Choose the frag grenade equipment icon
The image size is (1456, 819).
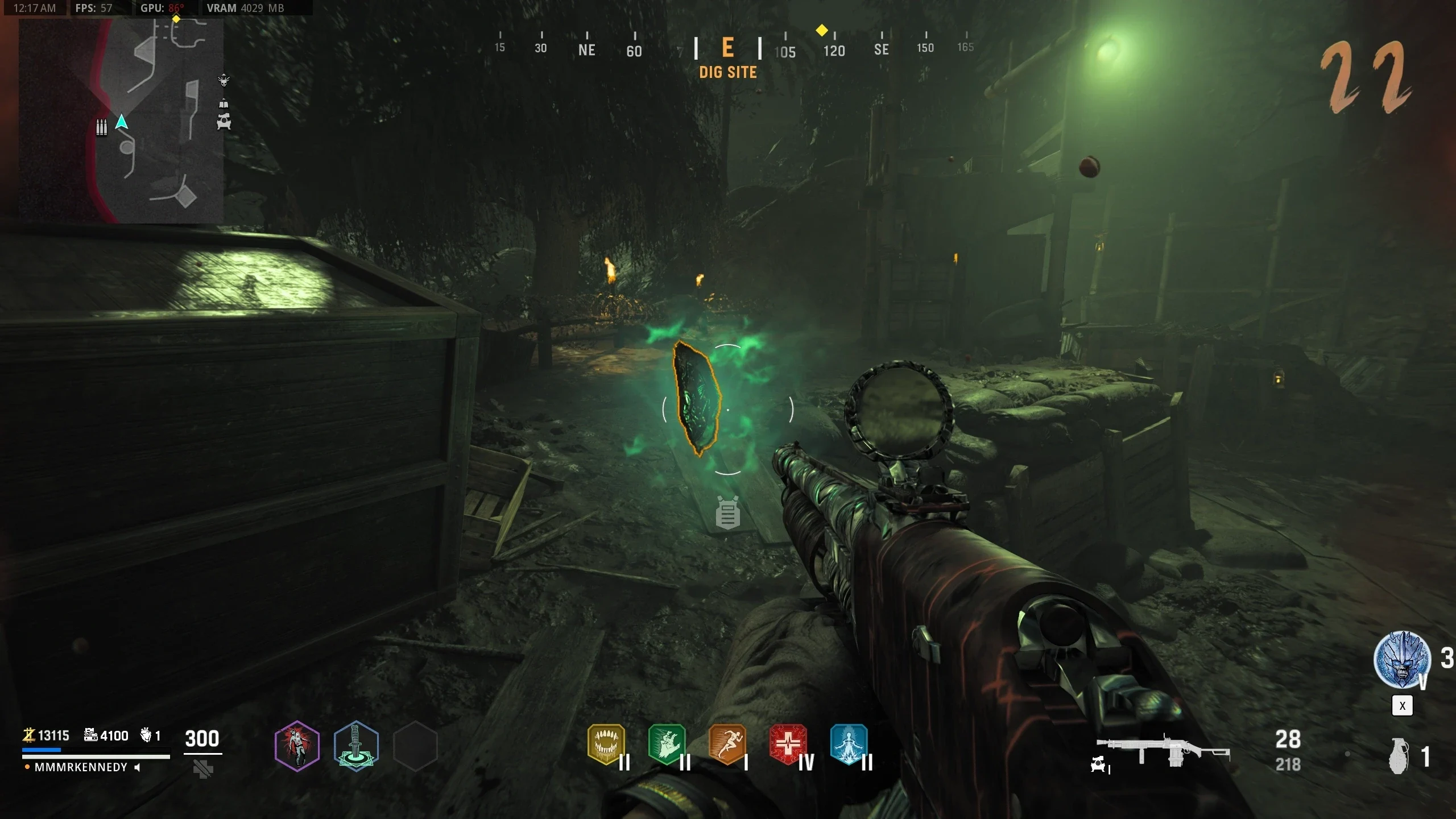tap(1400, 756)
